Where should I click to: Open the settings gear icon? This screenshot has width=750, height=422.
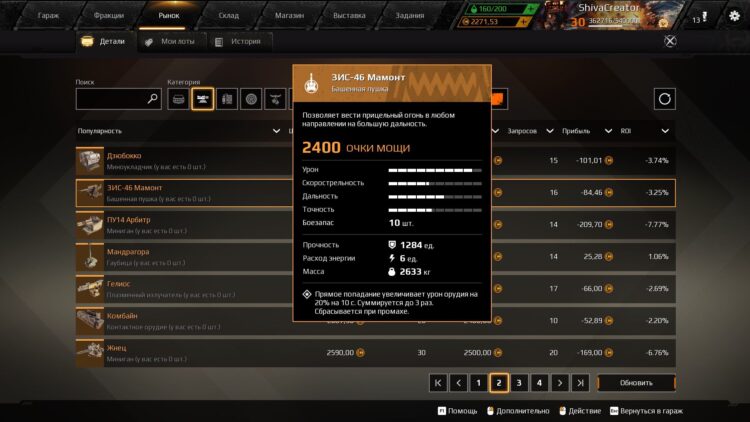(734, 16)
